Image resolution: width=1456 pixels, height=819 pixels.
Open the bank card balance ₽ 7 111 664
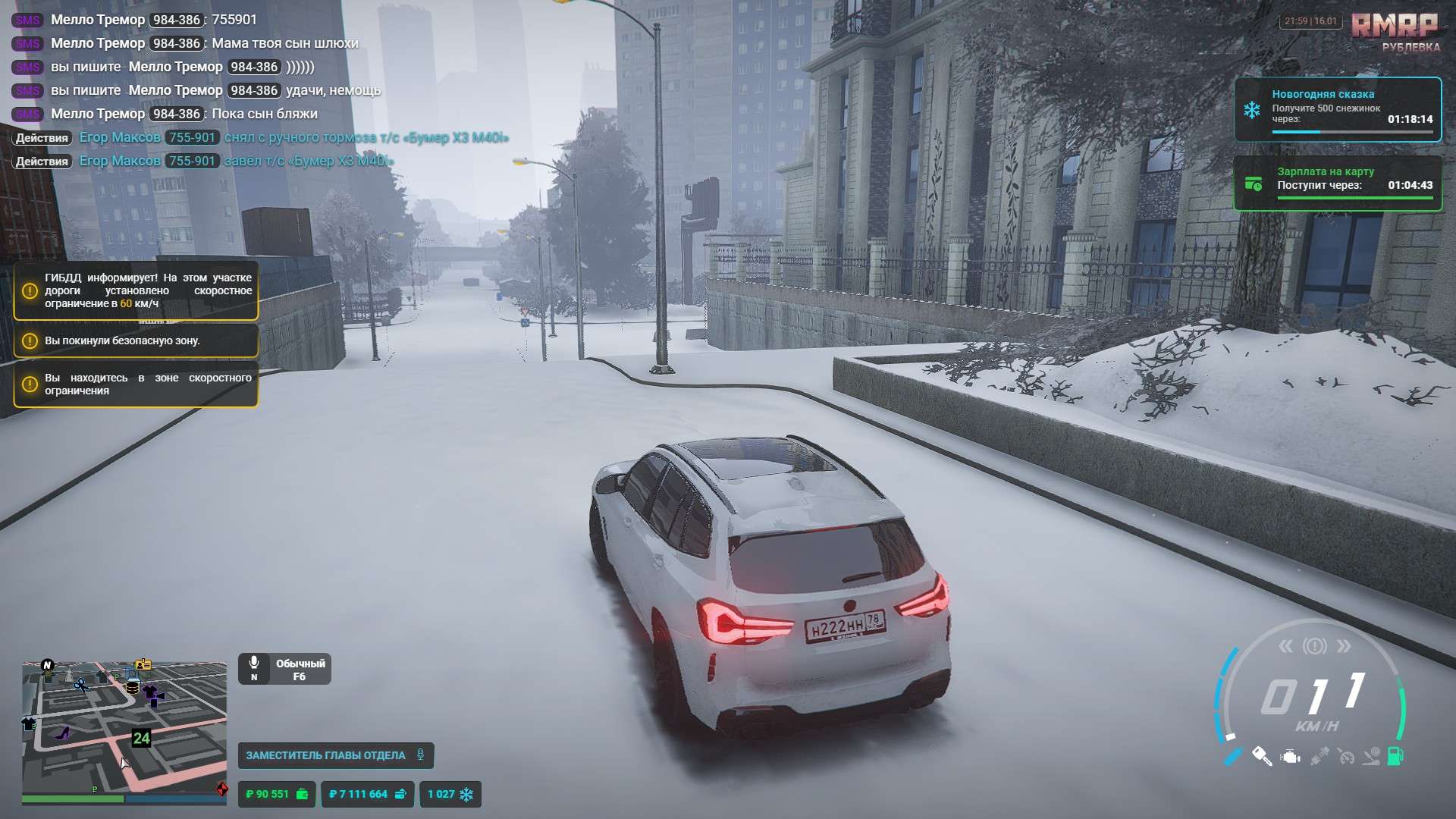pyautogui.click(x=367, y=794)
